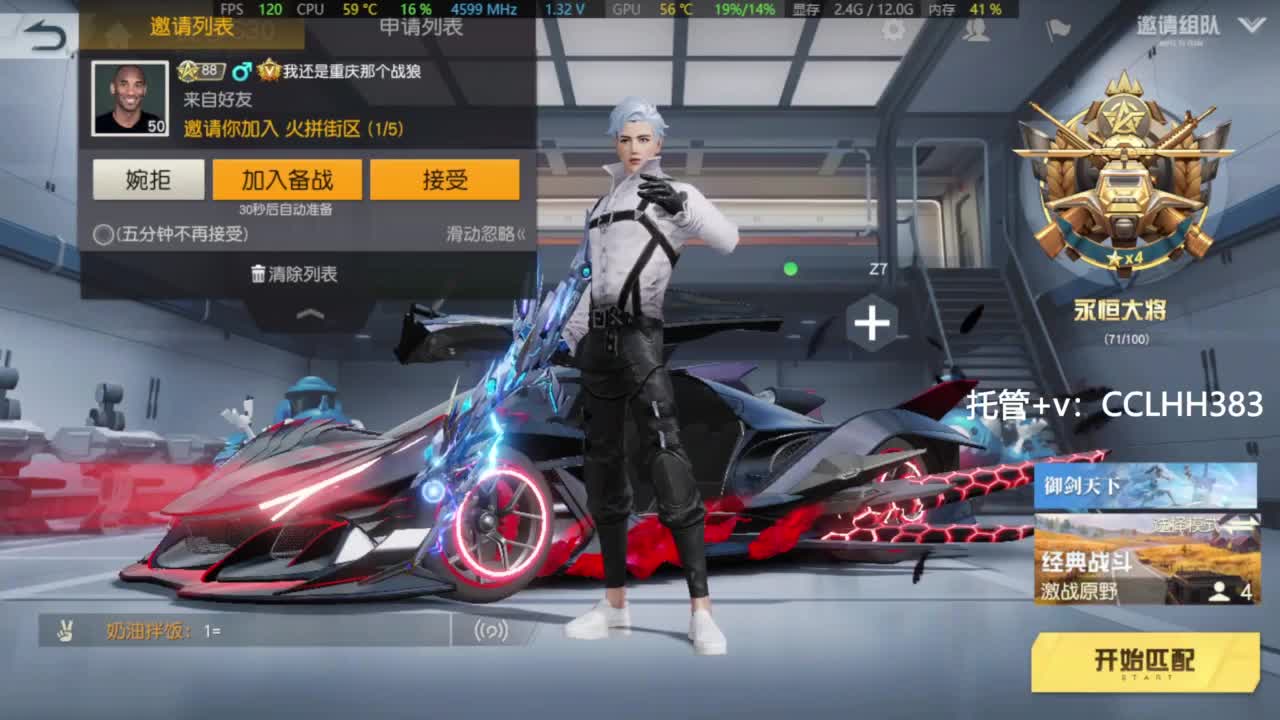This screenshot has width=1280, height=720.
Task: Click the report flag icon near top right
Action: pos(1057,30)
